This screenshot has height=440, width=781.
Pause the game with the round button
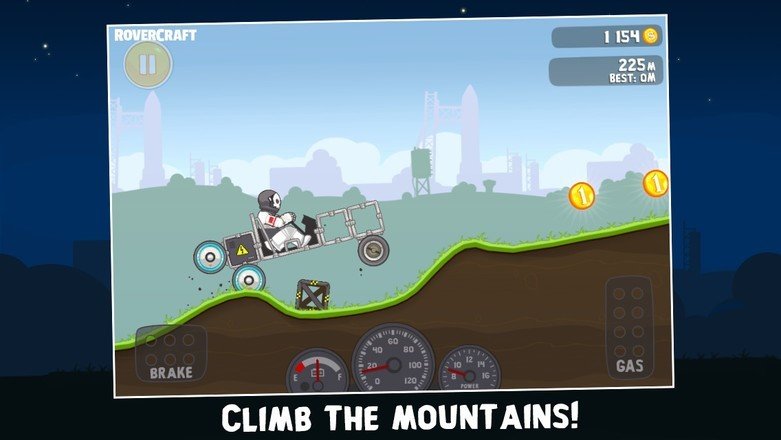[147, 65]
